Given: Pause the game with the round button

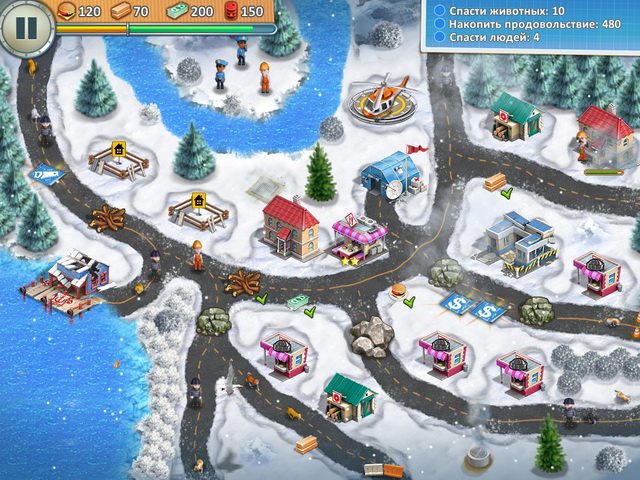Looking at the screenshot, I should click(x=25, y=27).
